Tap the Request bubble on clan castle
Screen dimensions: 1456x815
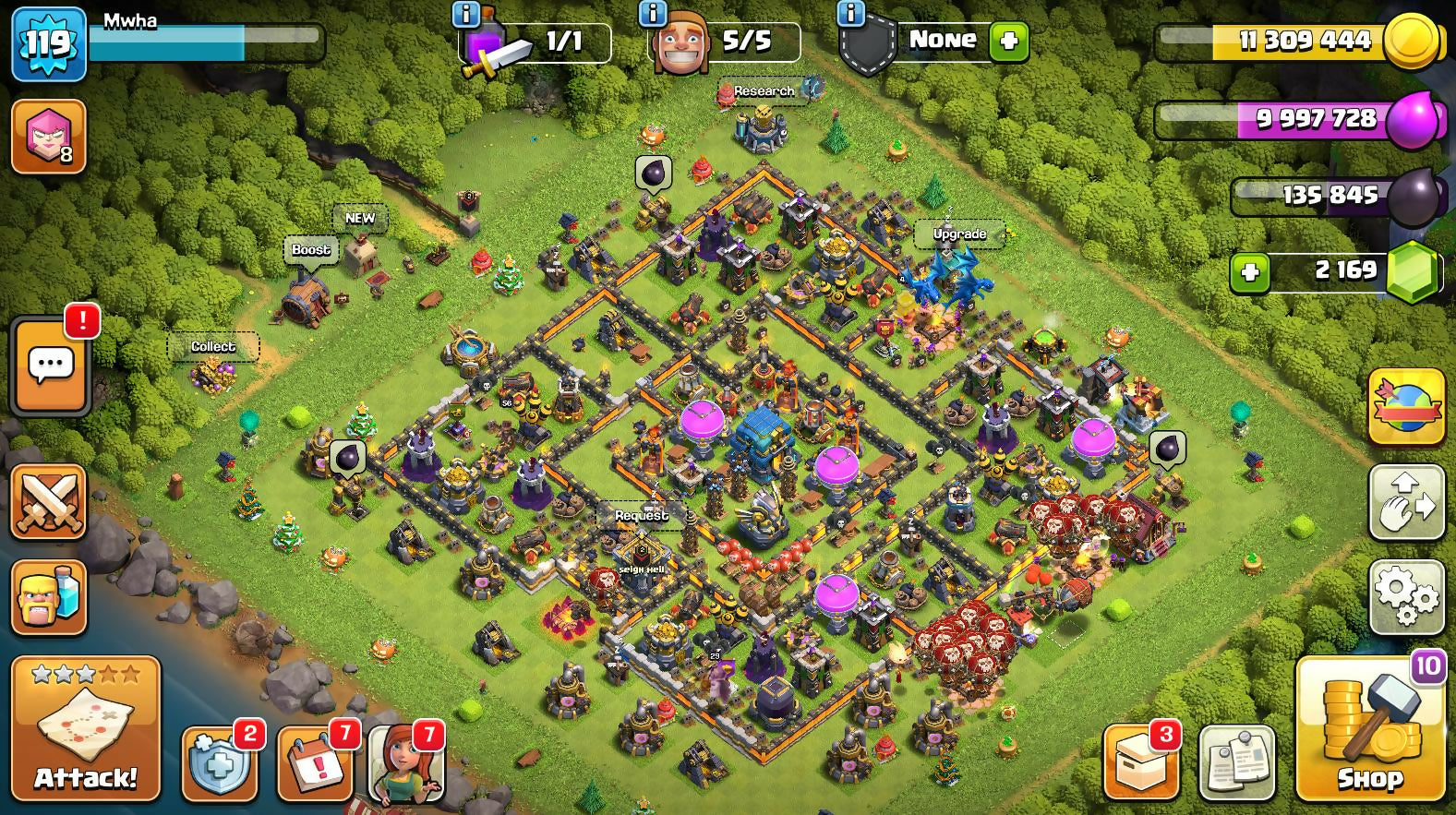click(642, 515)
